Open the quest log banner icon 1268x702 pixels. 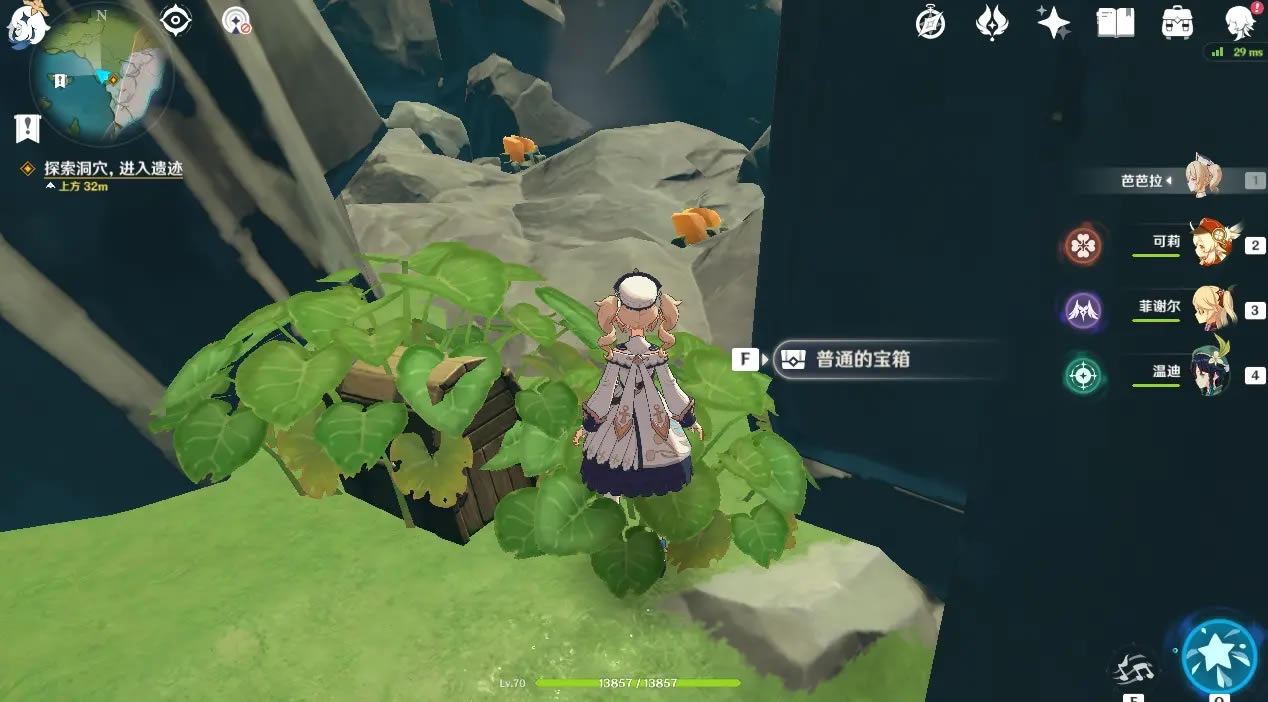point(27,128)
